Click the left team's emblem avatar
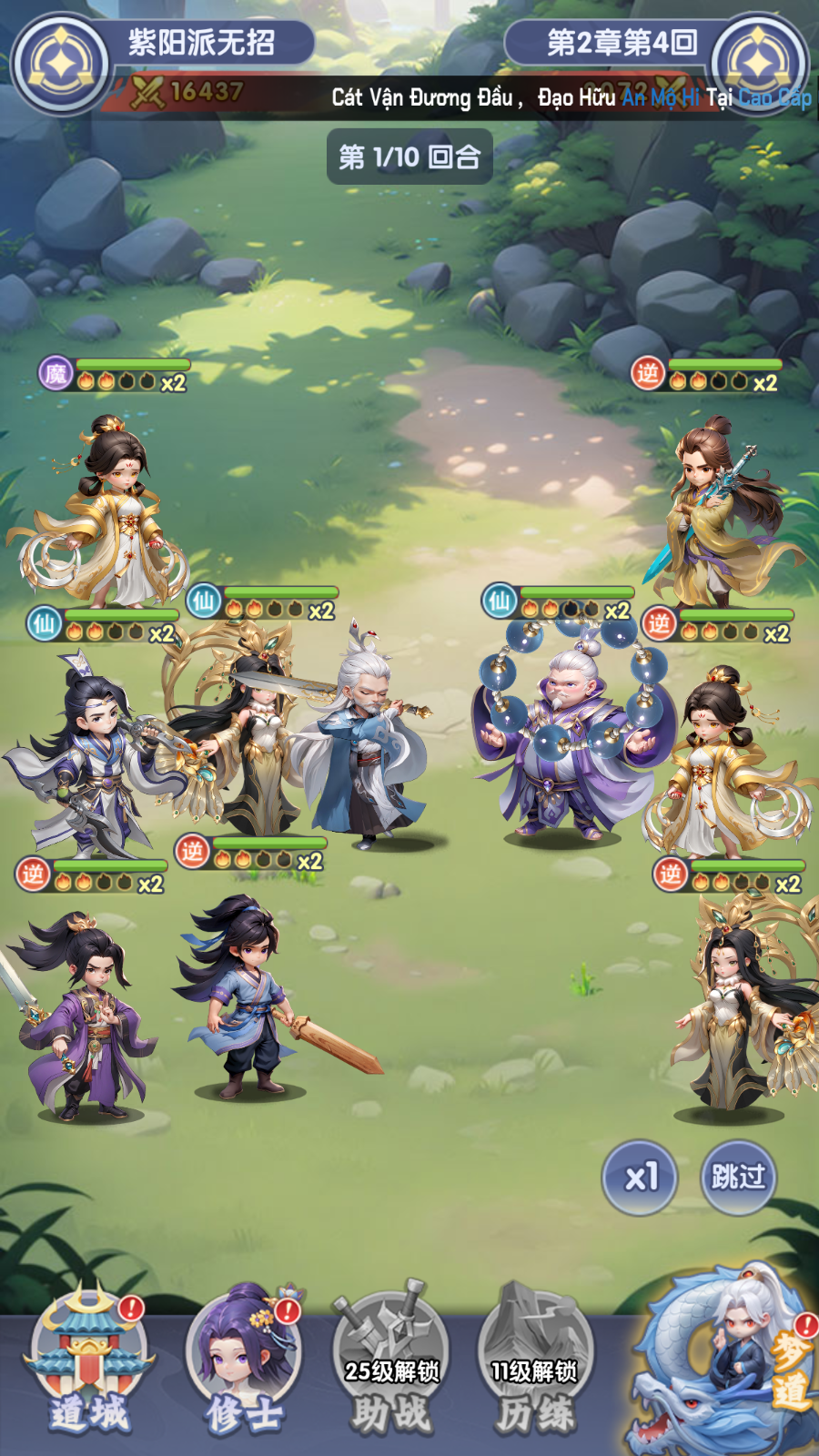The height and width of the screenshot is (1456, 819). click(60, 64)
